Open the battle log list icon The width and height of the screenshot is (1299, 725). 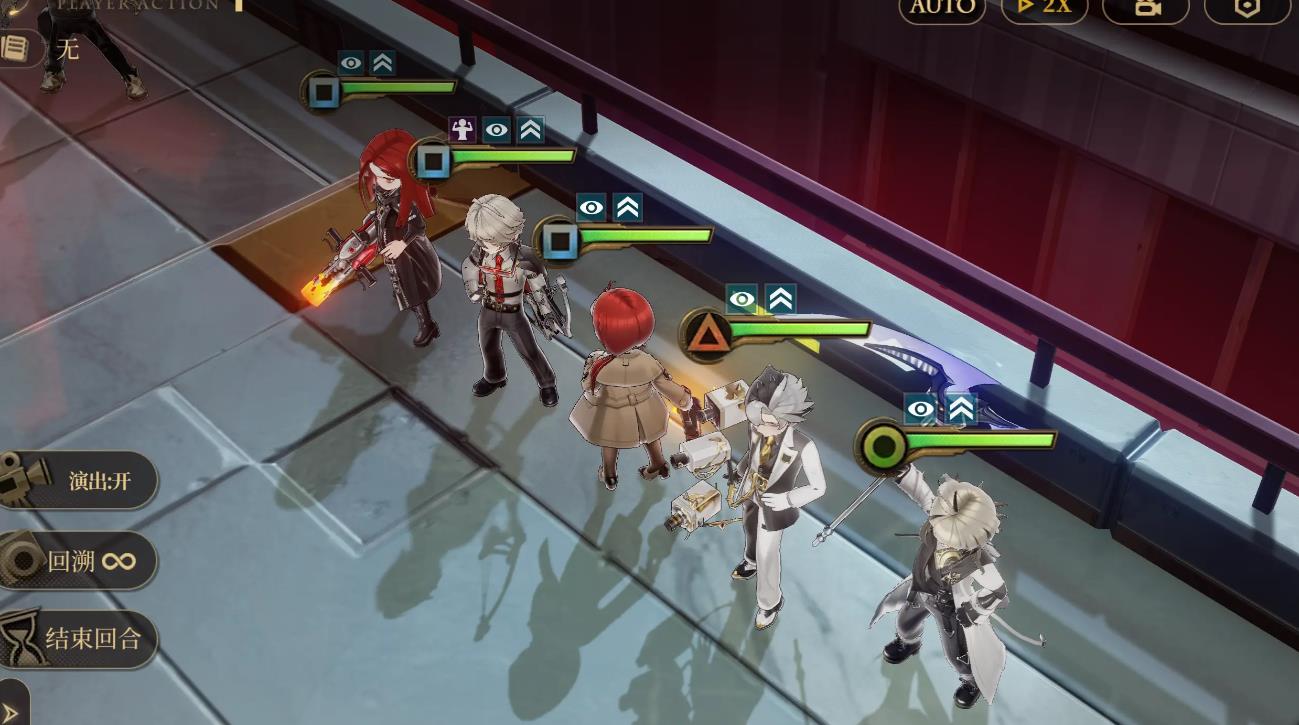coord(16,47)
